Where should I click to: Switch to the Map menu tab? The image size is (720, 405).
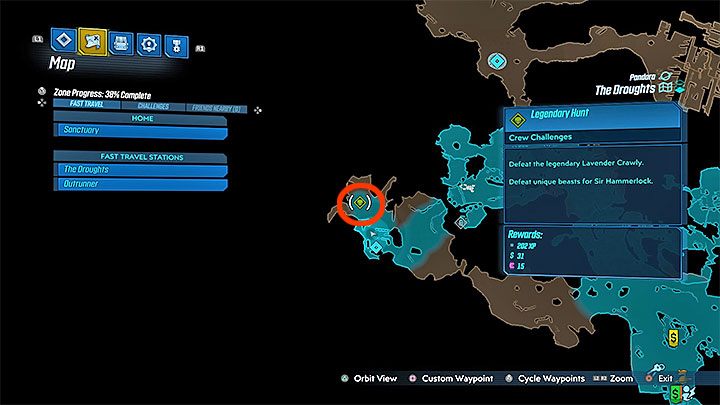tap(93, 42)
